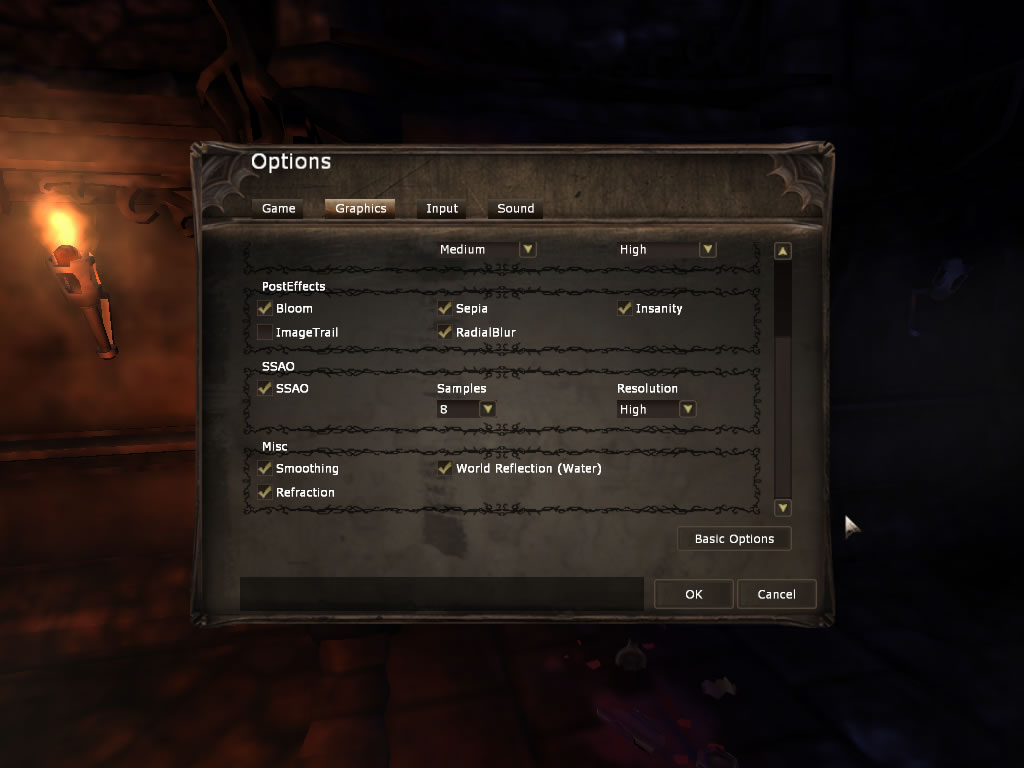This screenshot has height=768, width=1024.
Task: Cancel the options changes
Action: pyautogui.click(x=776, y=594)
